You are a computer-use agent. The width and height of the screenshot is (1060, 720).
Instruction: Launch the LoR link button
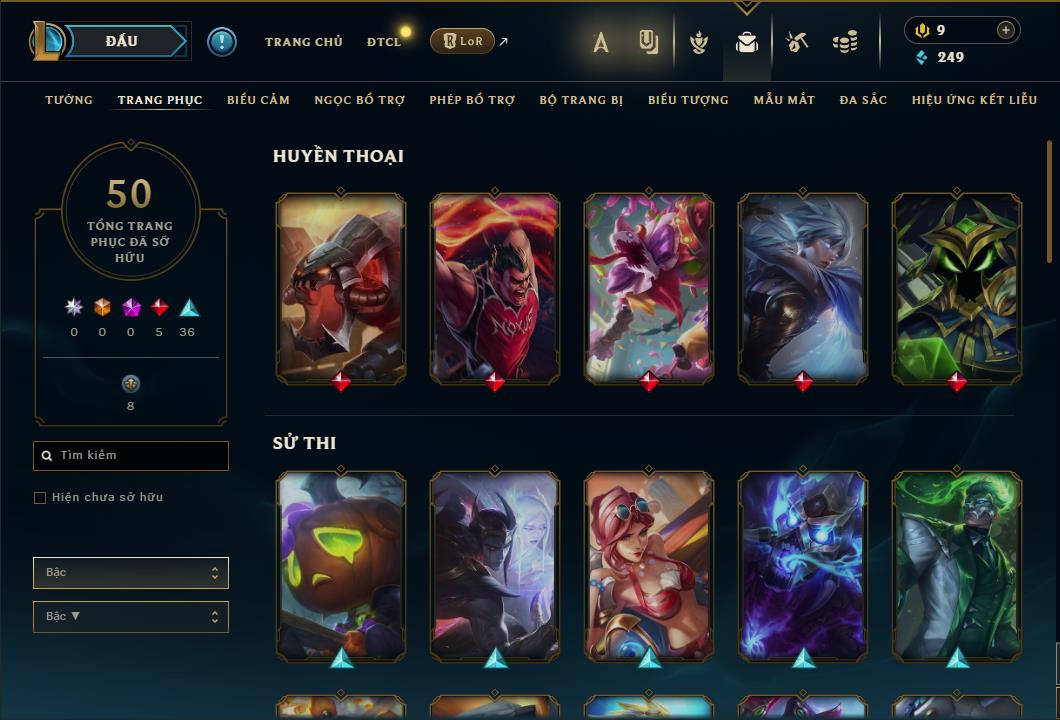click(462, 41)
